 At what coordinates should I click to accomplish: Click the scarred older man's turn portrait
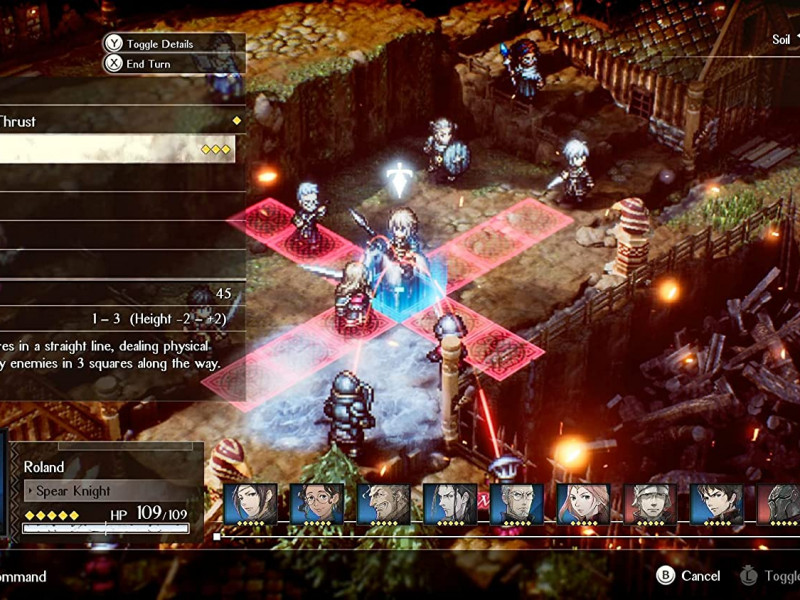(x=383, y=505)
